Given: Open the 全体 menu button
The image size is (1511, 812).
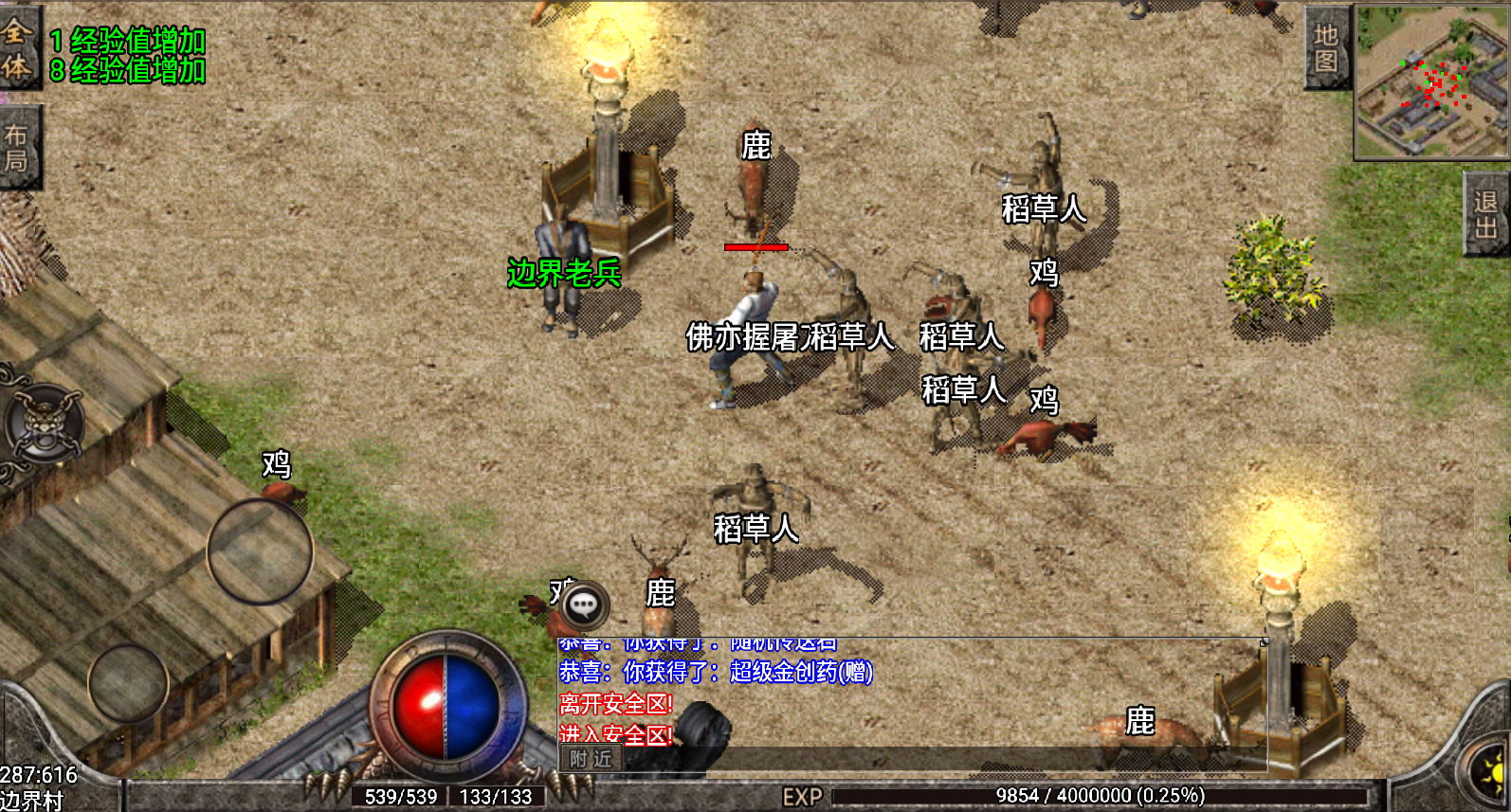Looking at the screenshot, I should click(18, 47).
